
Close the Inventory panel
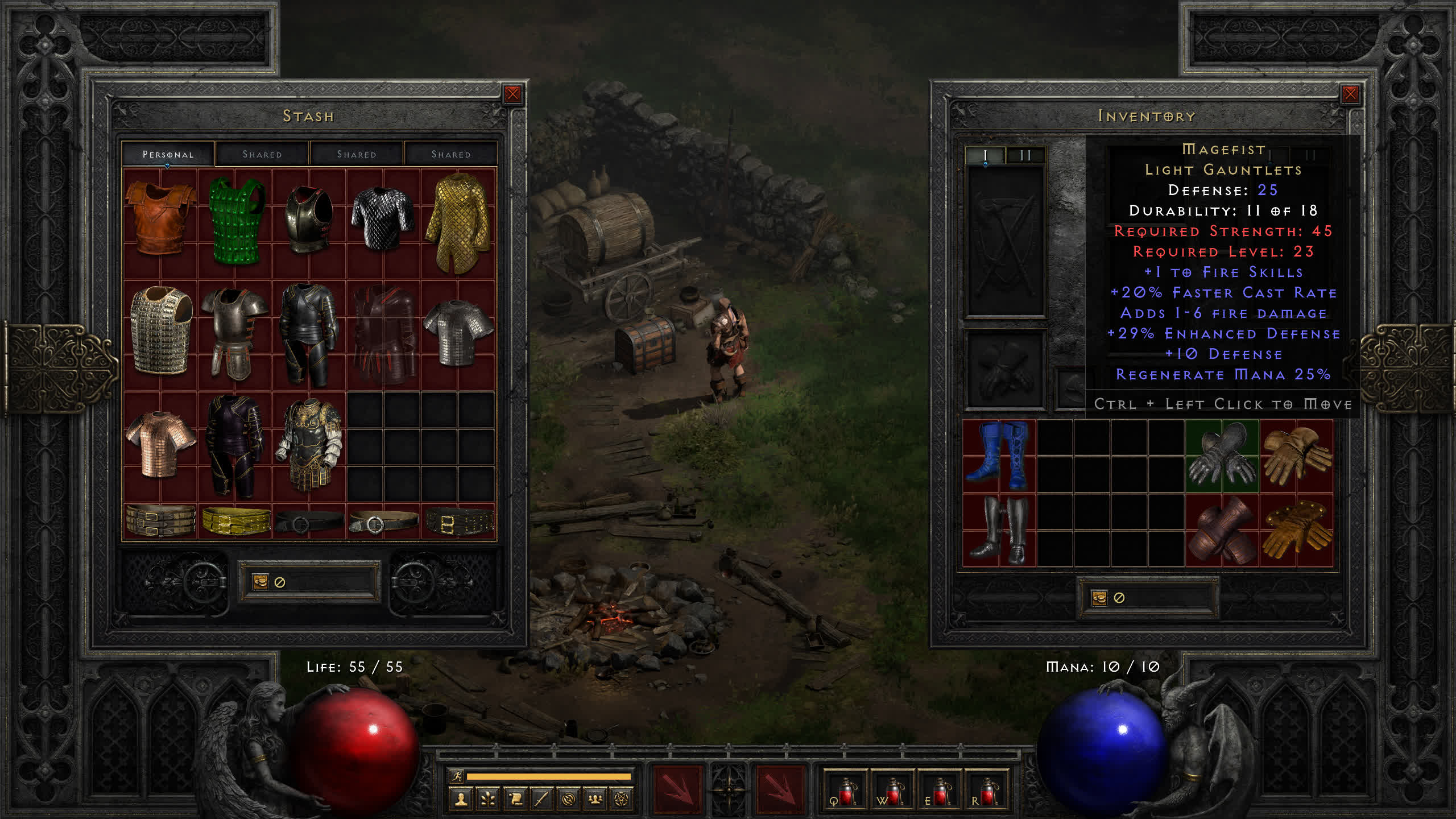[1350, 94]
